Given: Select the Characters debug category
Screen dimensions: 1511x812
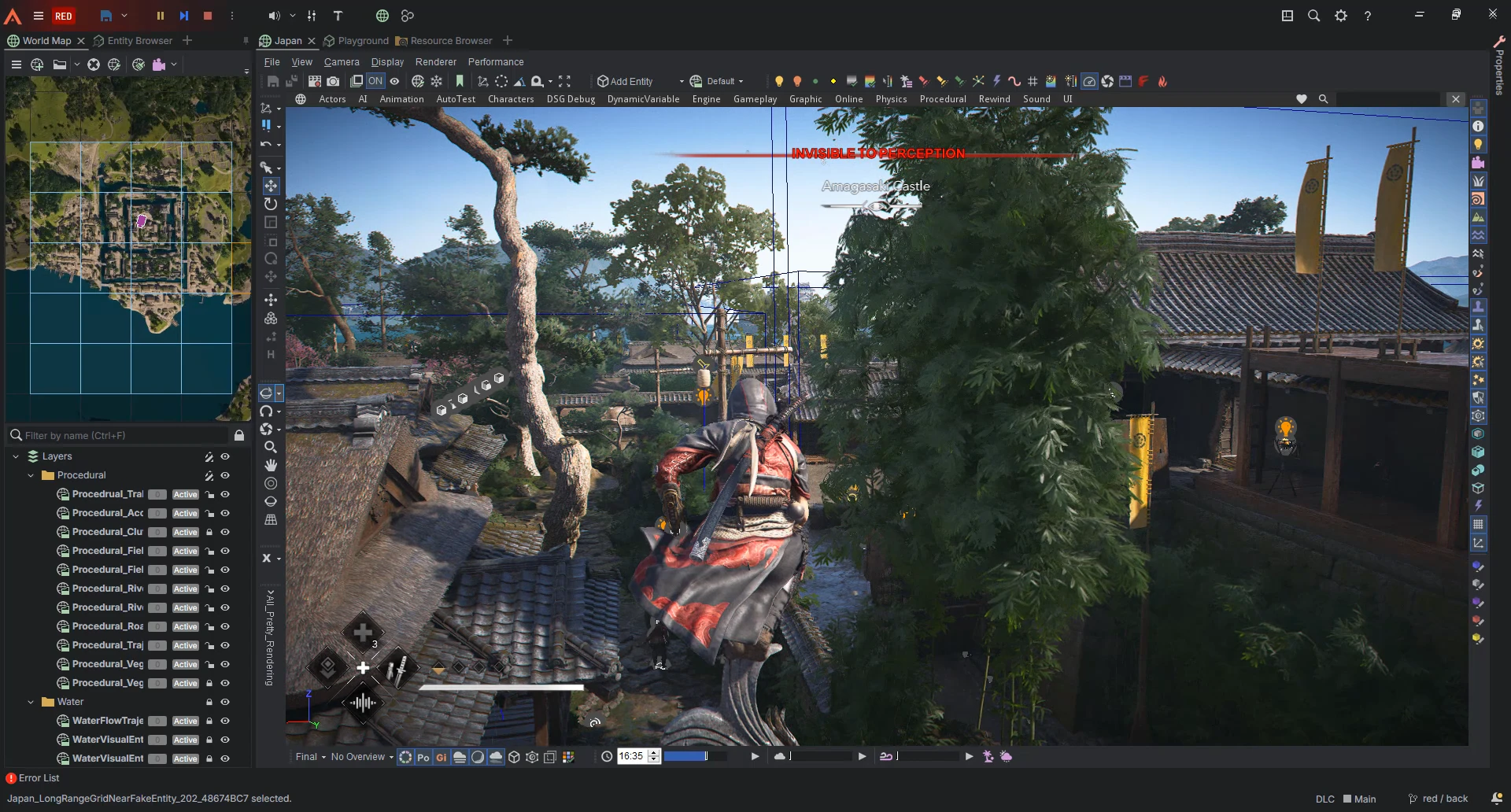Looking at the screenshot, I should click(x=511, y=99).
